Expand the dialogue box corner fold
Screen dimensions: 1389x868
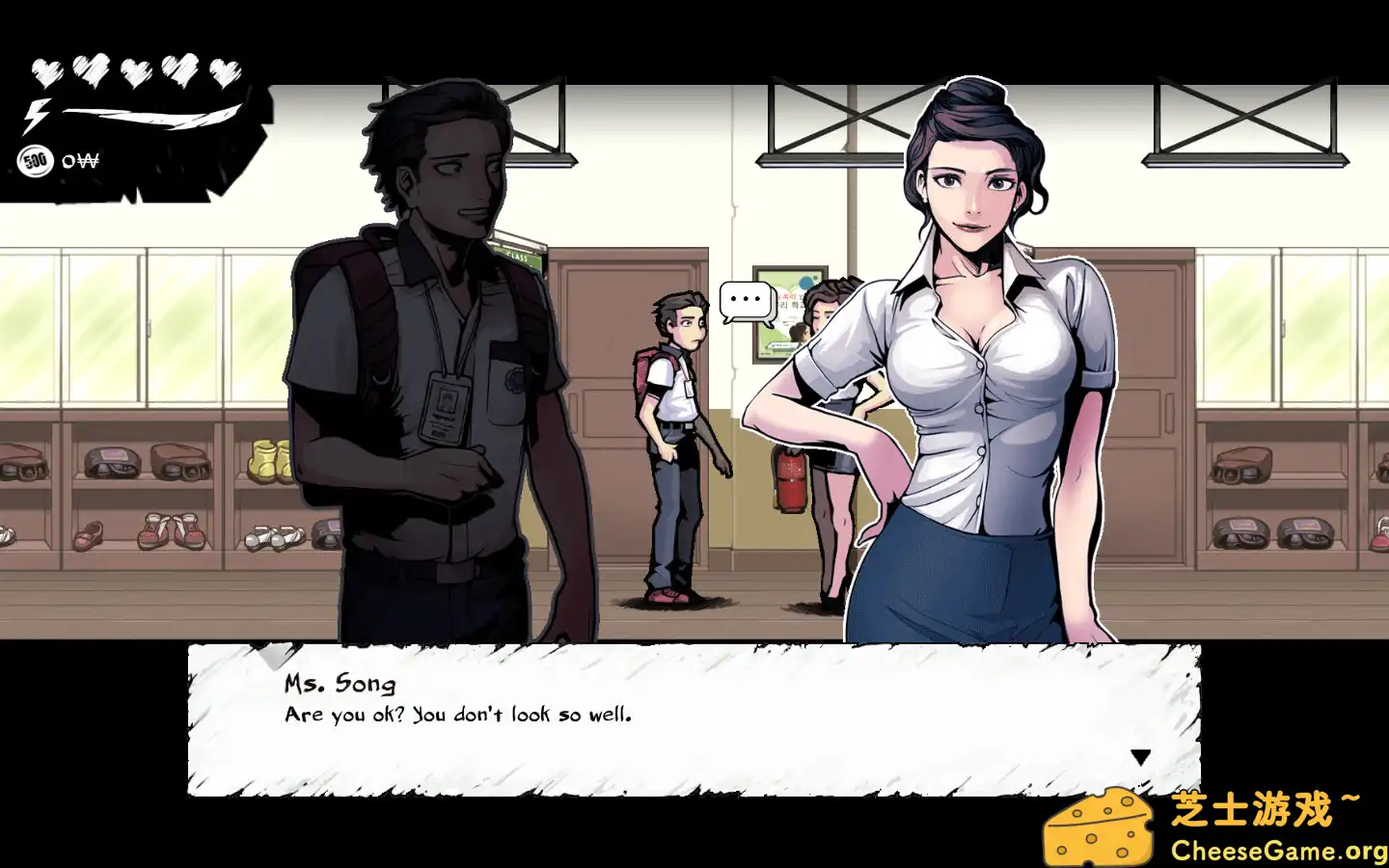275,656
